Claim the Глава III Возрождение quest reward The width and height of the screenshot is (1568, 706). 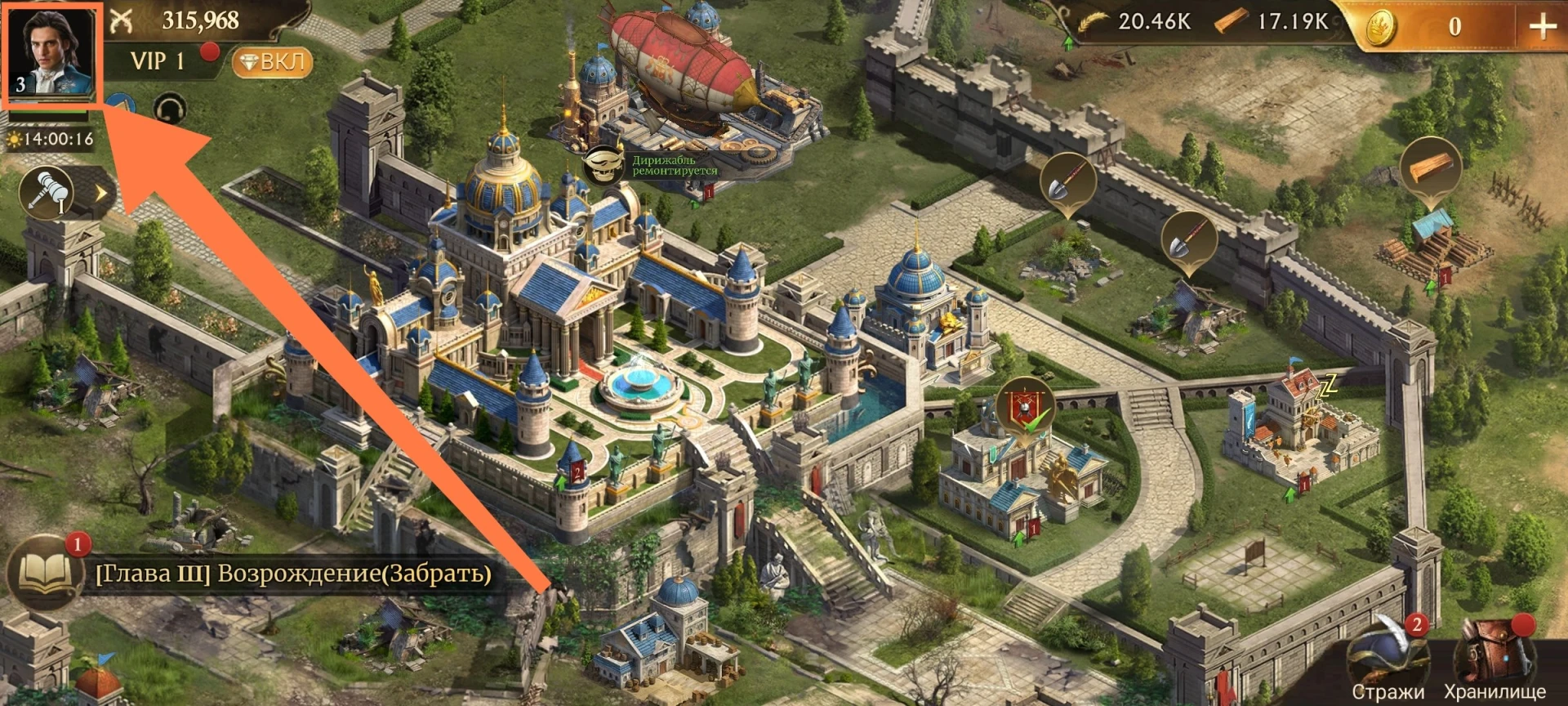(294, 574)
